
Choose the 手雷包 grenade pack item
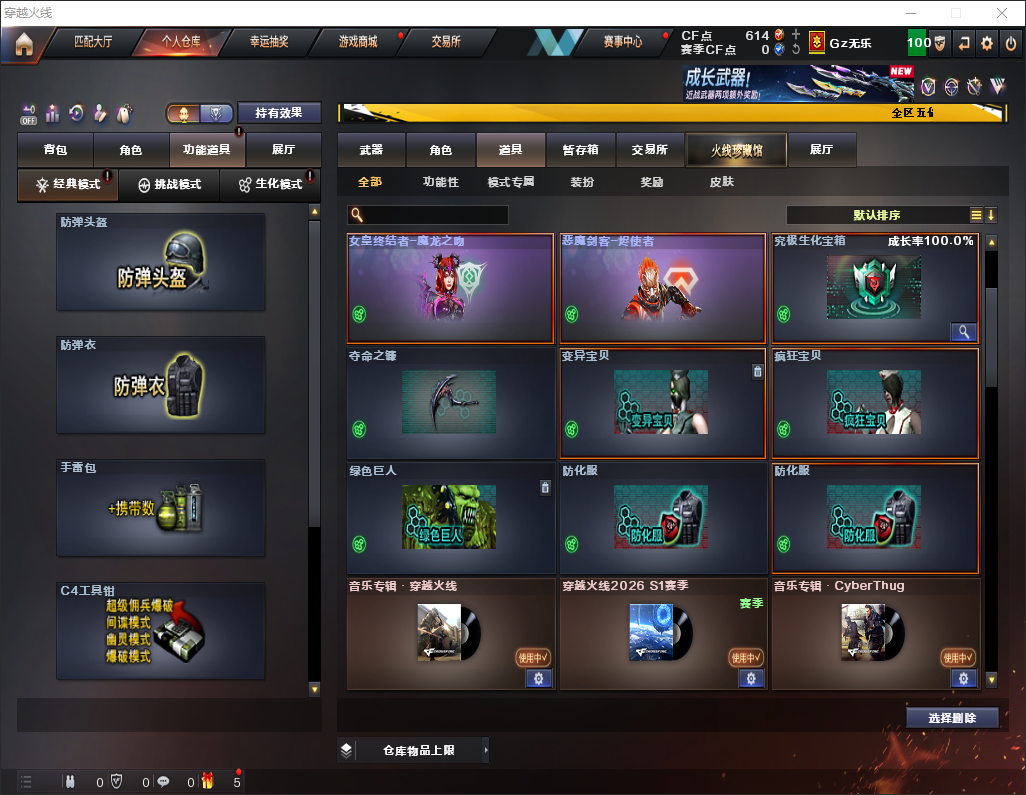pyautogui.click(x=161, y=508)
